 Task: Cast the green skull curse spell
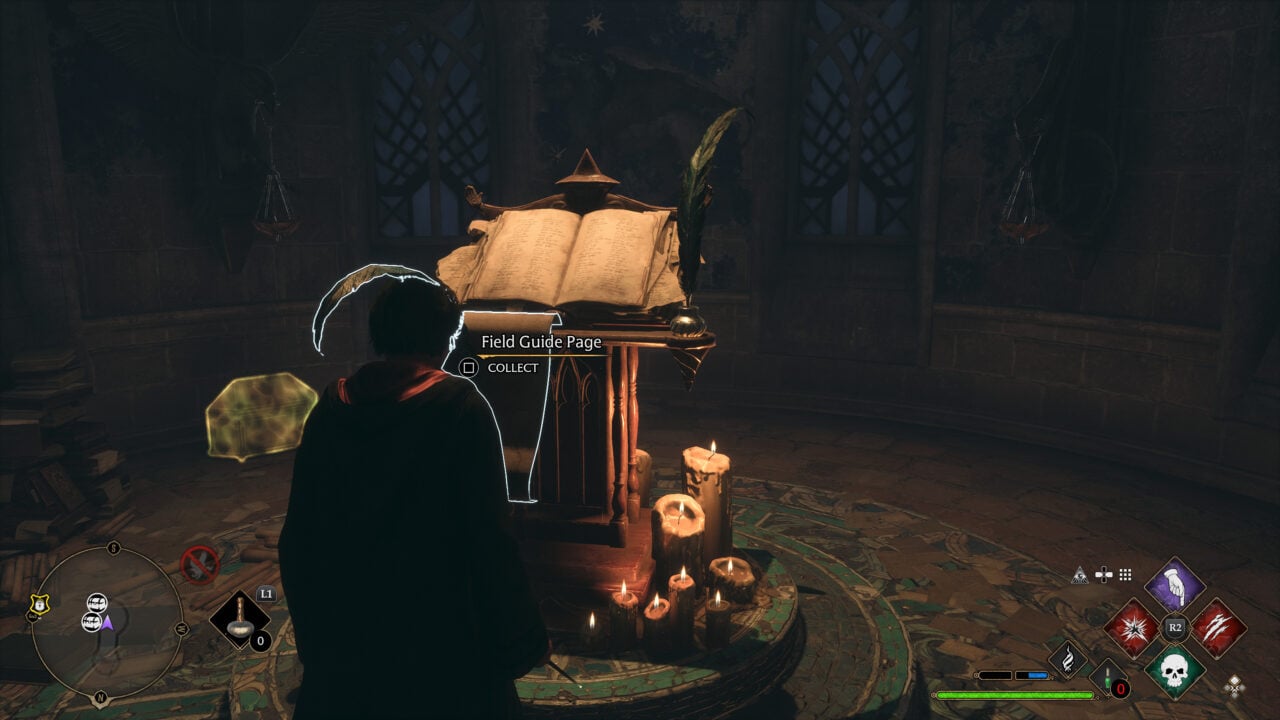coord(1175,670)
